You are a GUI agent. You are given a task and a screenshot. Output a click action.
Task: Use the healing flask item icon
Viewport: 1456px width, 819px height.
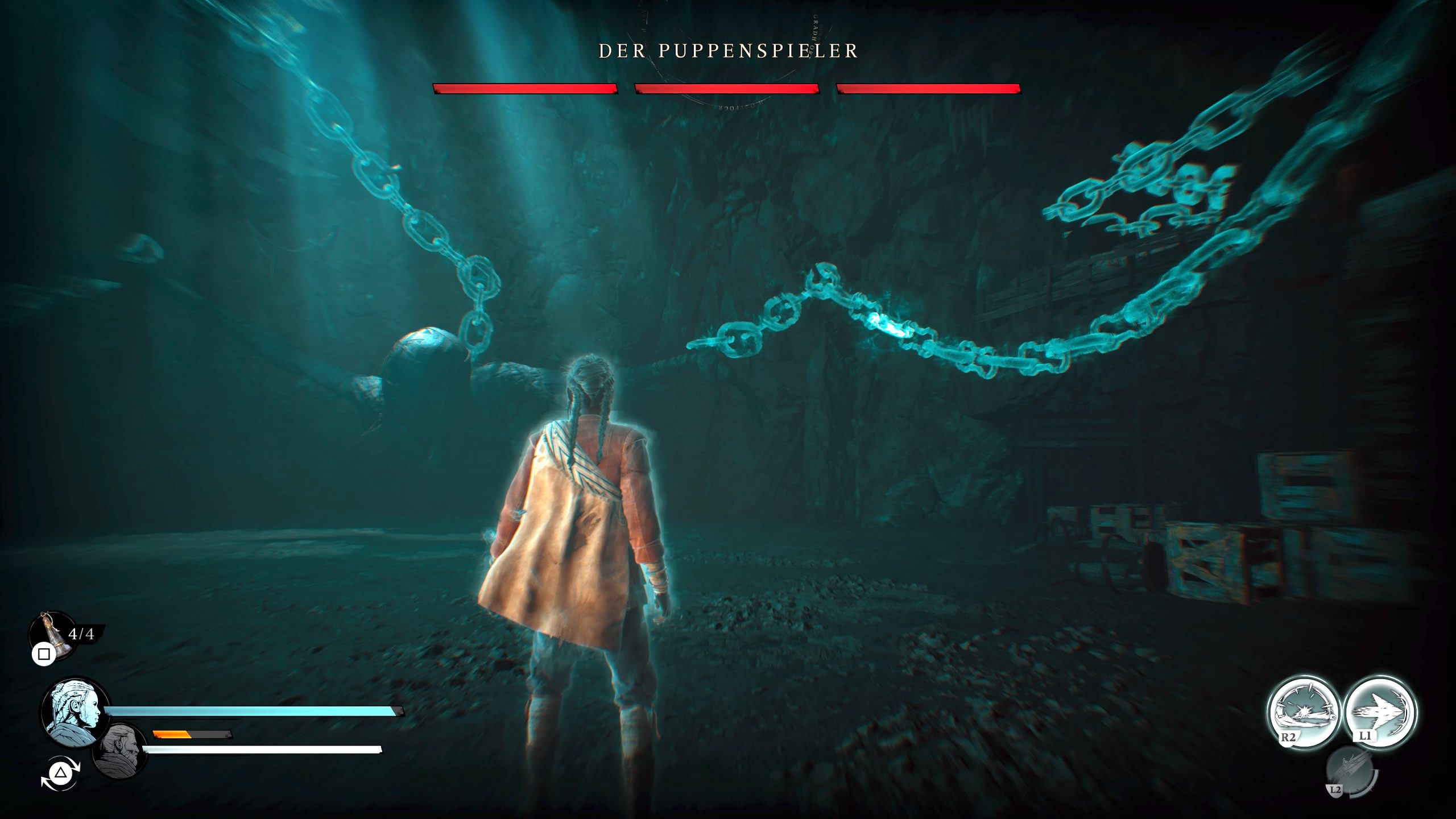52,634
